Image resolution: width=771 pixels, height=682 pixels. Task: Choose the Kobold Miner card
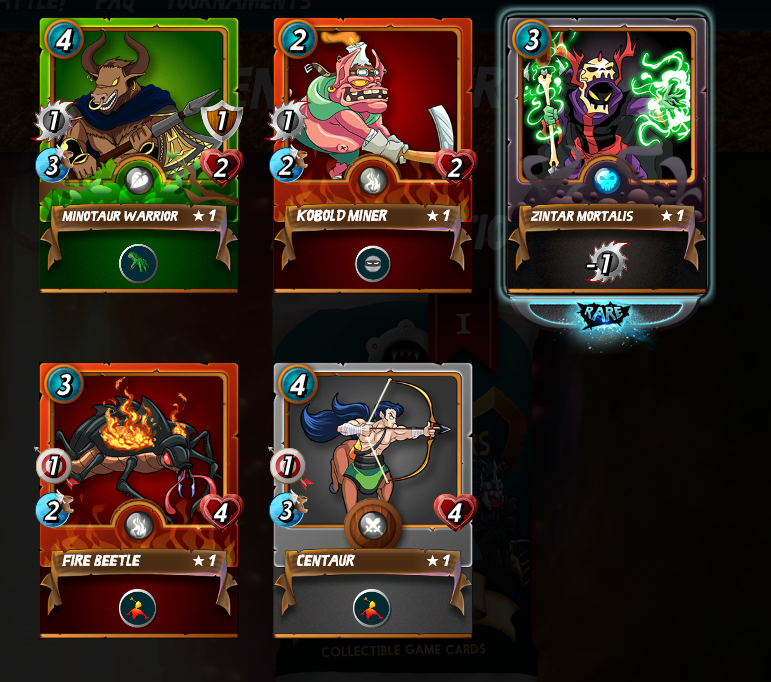[372, 120]
